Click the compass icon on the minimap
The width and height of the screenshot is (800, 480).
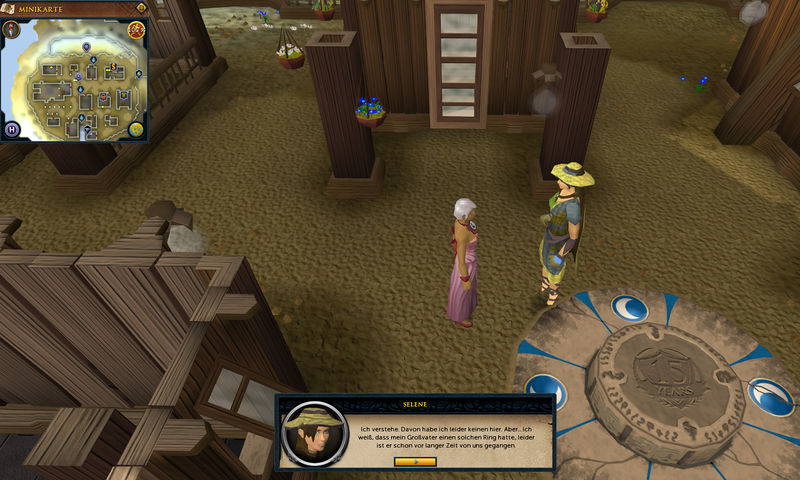coord(13,29)
